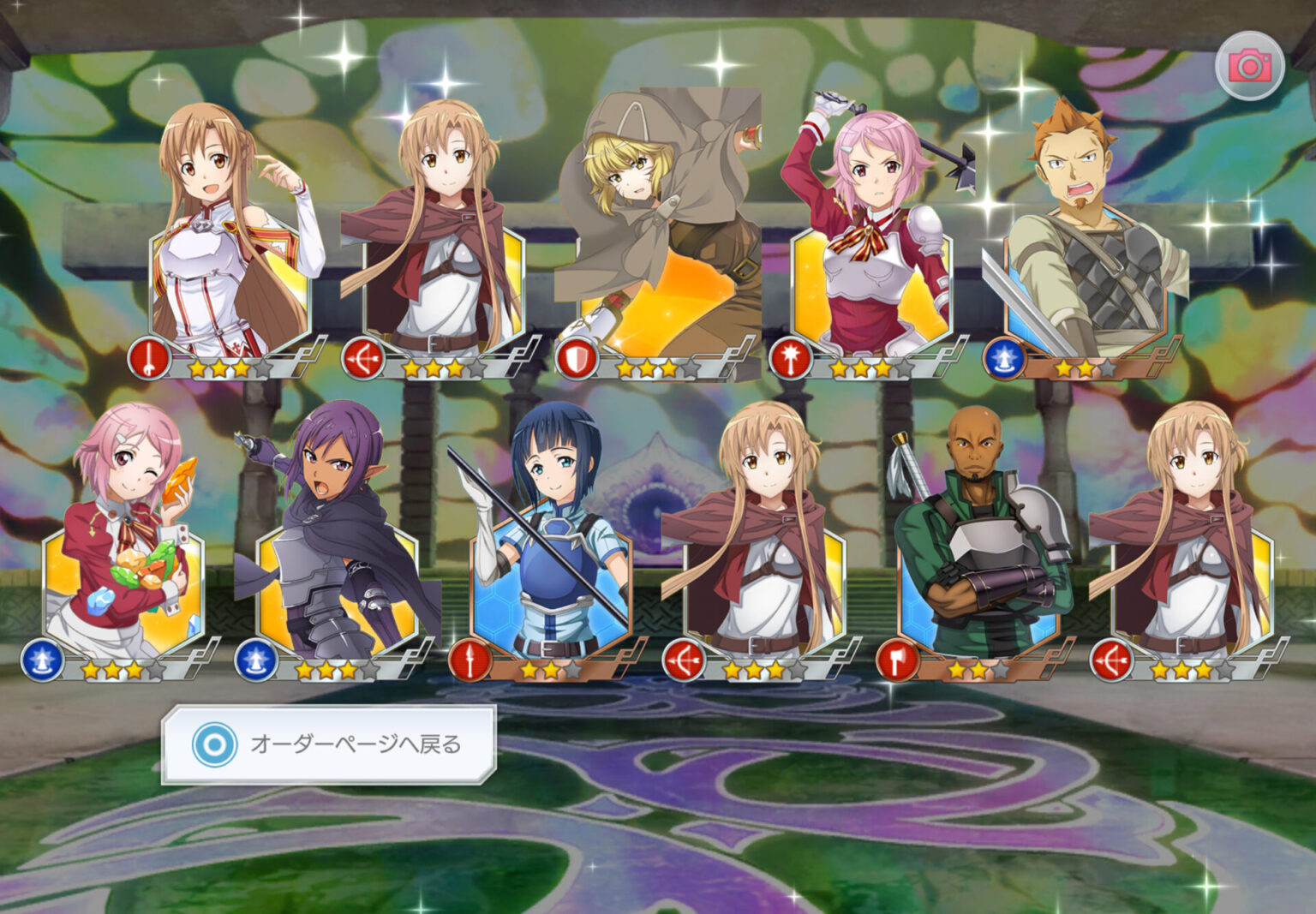The image size is (1316, 914).
Task: Choose the blonde hooded Argo card
Action: (x=658, y=248)
